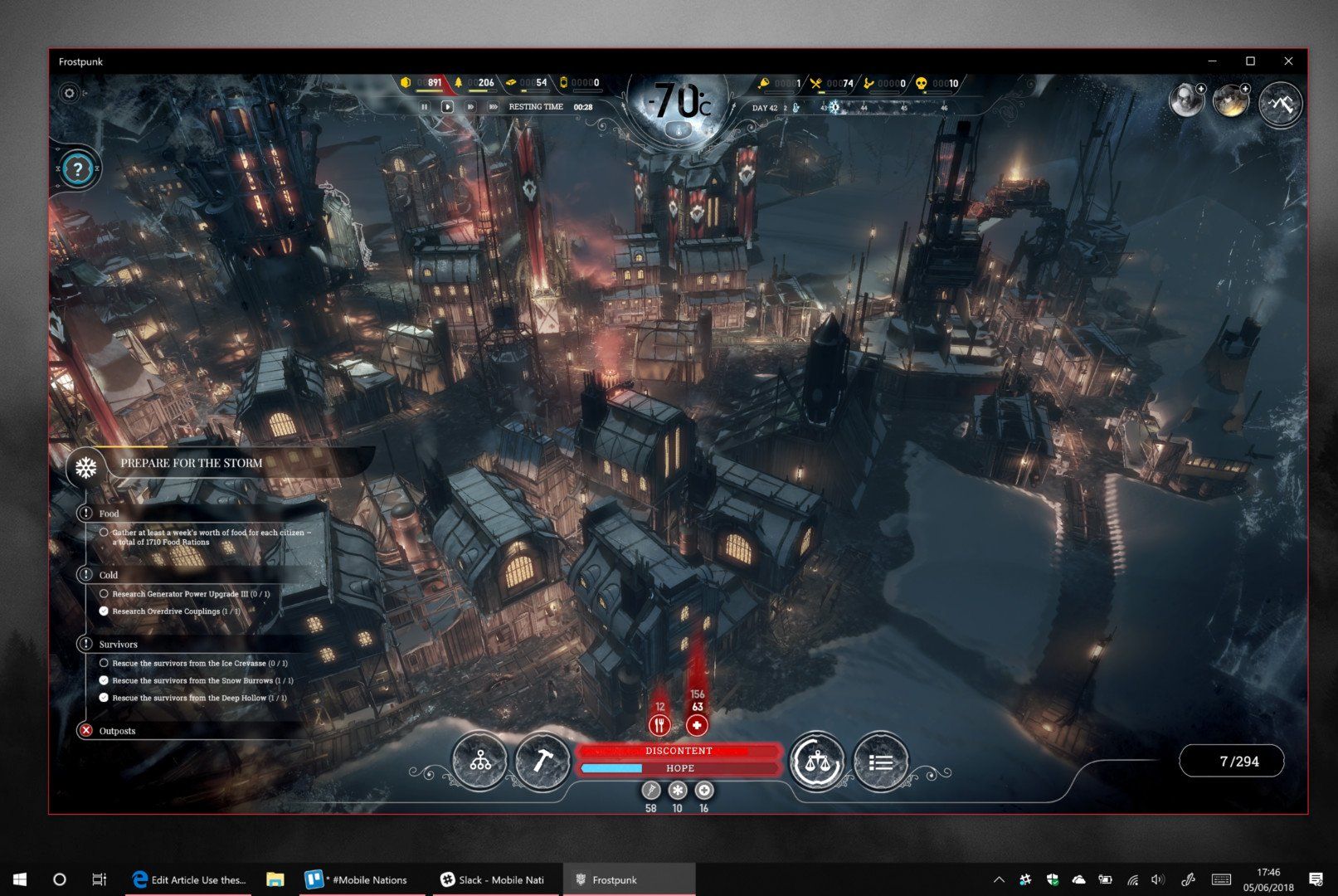Open the Book of Laws scales icon

818,759
